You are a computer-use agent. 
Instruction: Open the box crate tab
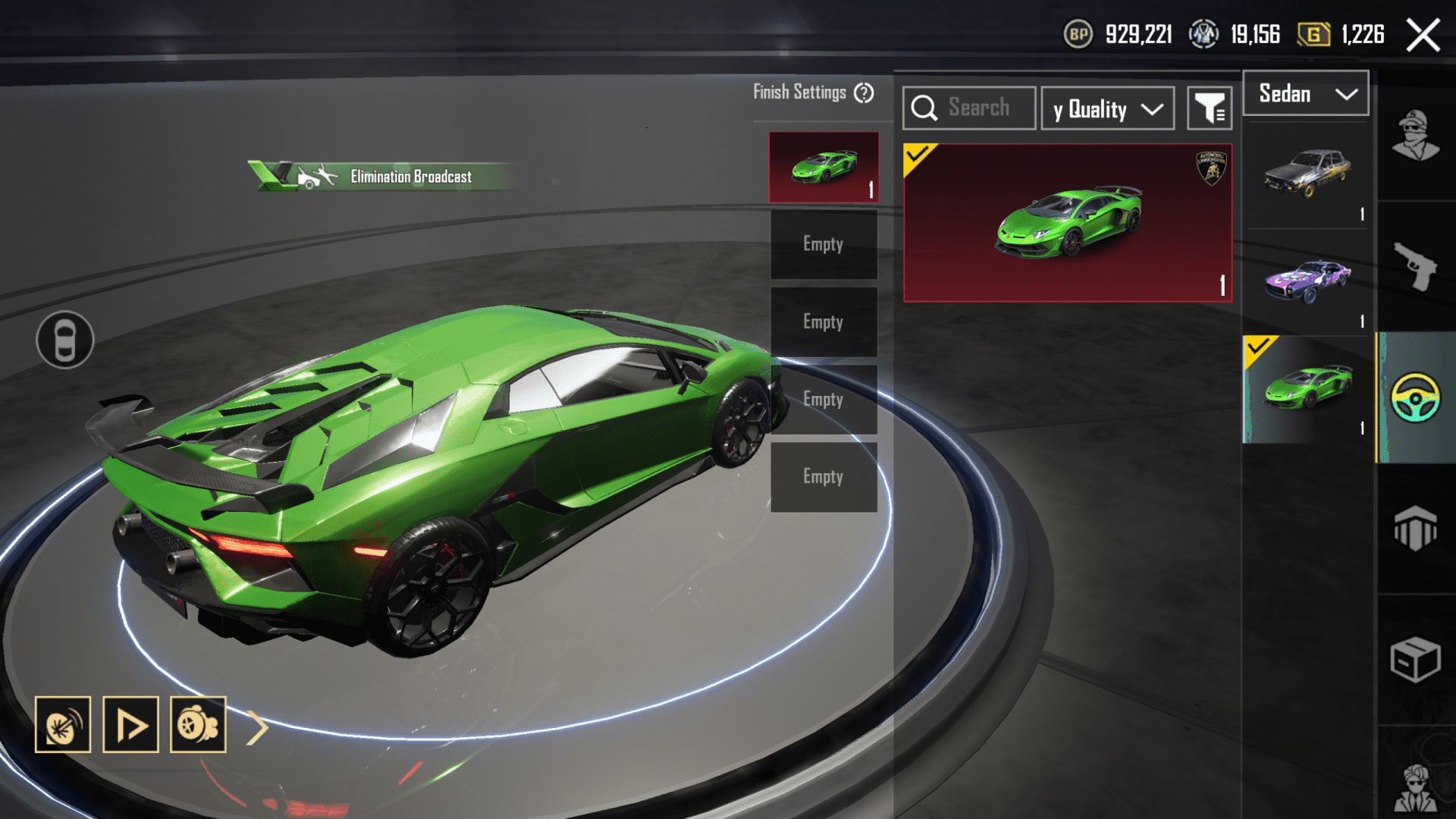tap(1415, 660)
